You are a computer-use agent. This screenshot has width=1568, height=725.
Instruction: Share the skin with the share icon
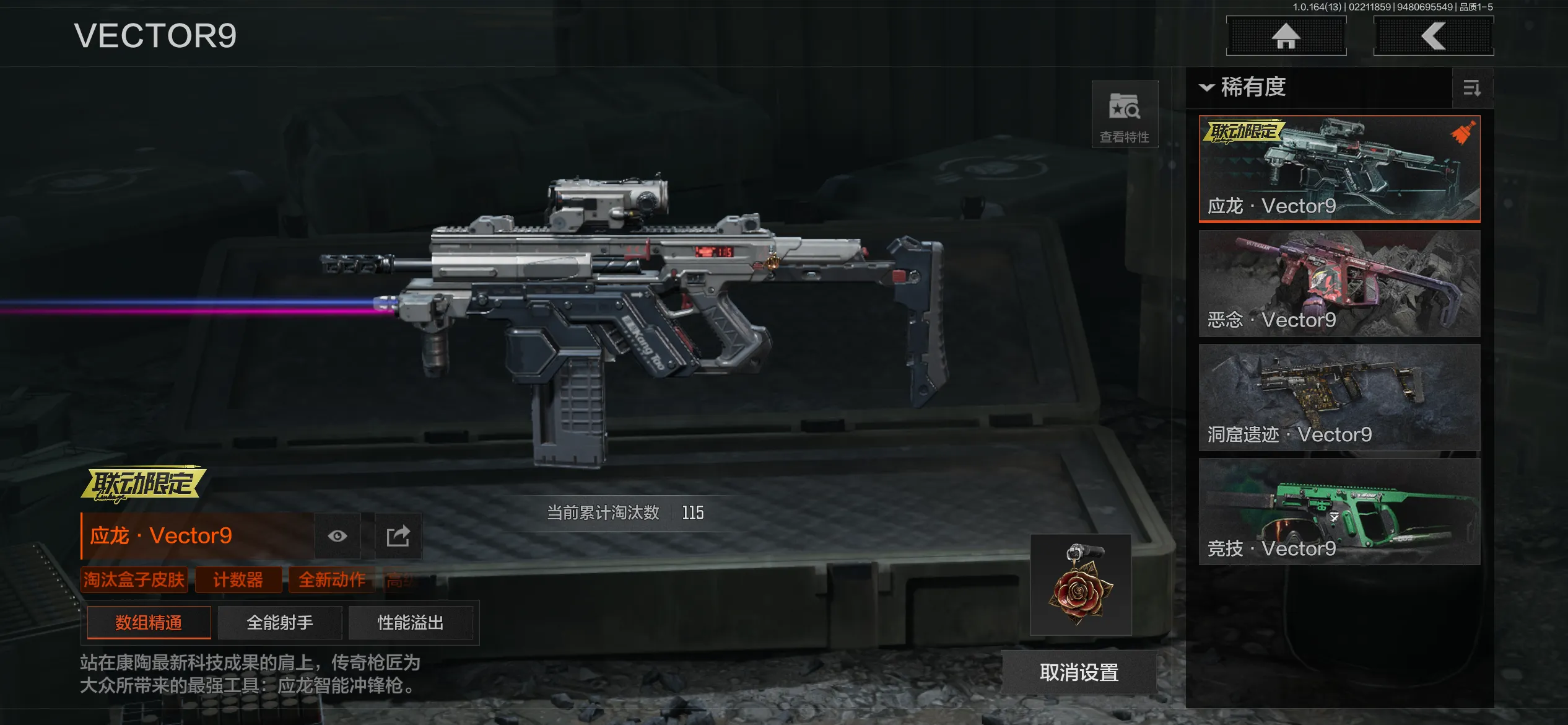(x=398, y=536)
